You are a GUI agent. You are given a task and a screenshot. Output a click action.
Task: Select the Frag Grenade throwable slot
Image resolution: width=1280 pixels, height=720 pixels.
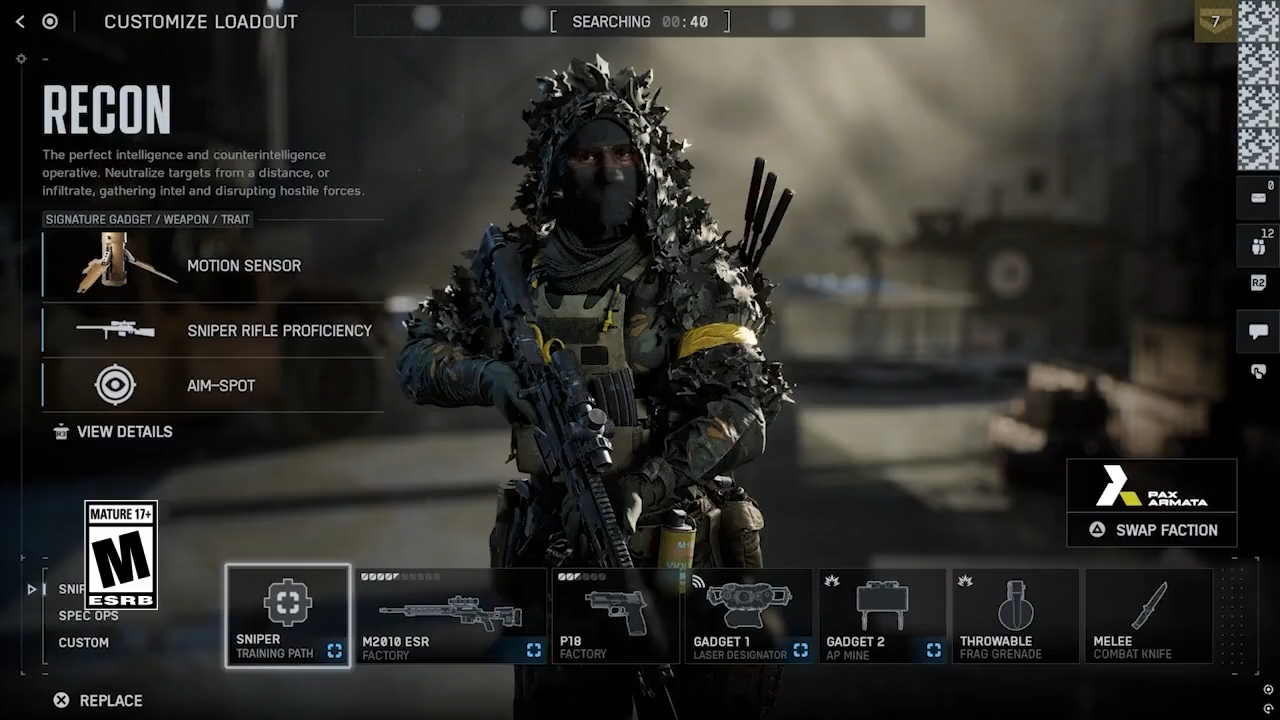[x=1015, y=616]
